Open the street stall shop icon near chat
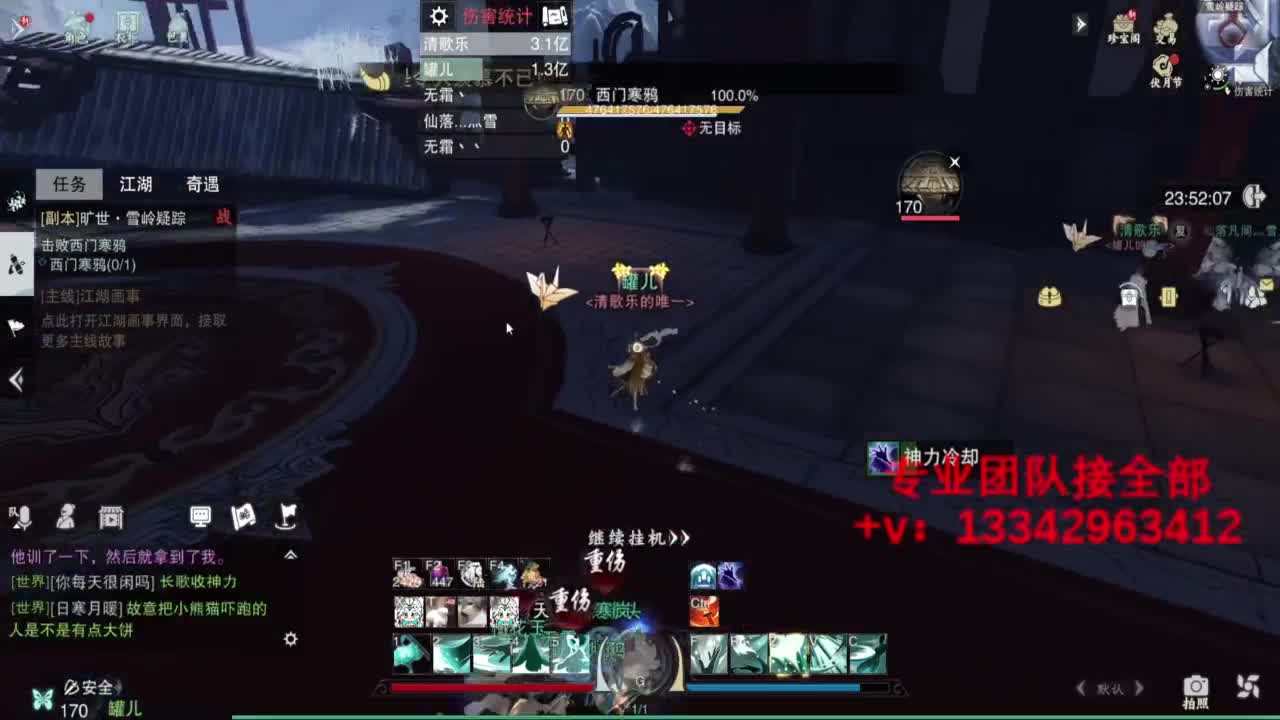The height and width of the screenshot is (720, 1280). 112,517
